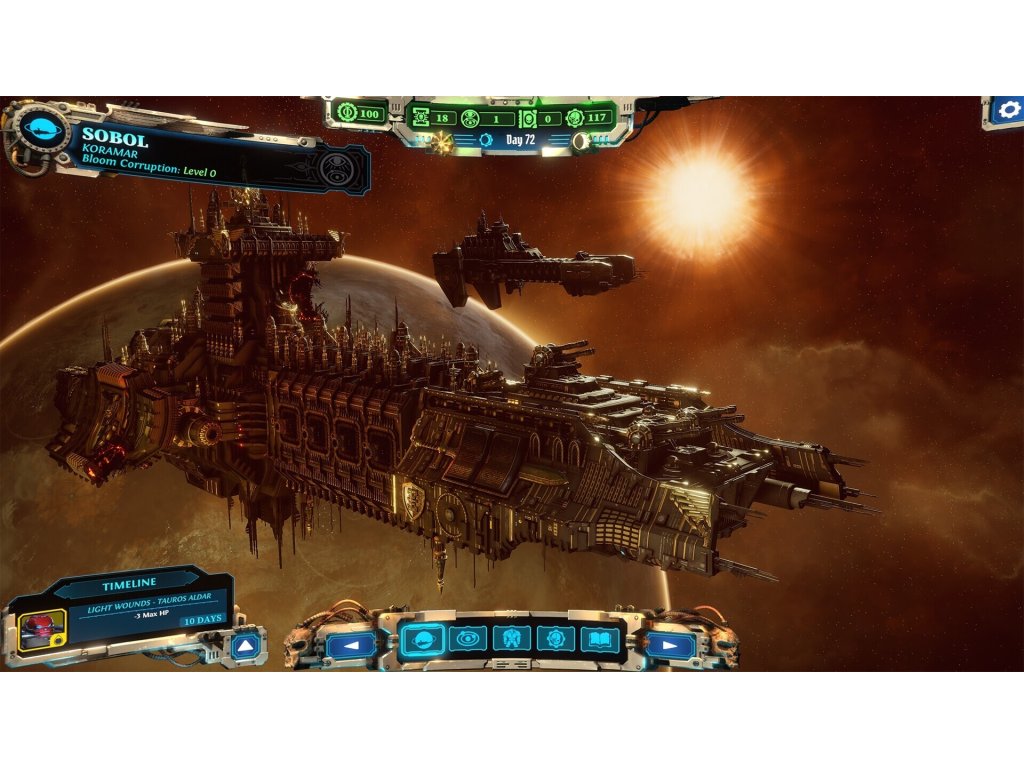Viewport: 1024px width, 768px height.
Task: Click the Tauros Aldar portrait thumbnail
Action: (42, 630)
